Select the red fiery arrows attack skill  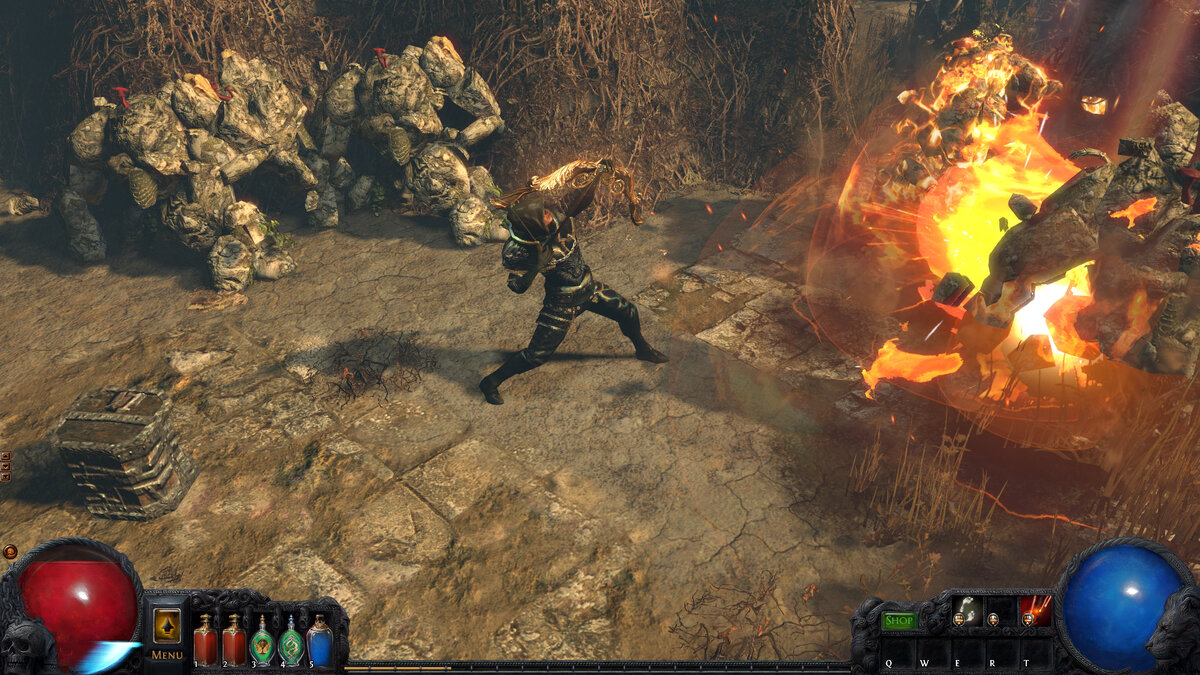[1034, 610]
